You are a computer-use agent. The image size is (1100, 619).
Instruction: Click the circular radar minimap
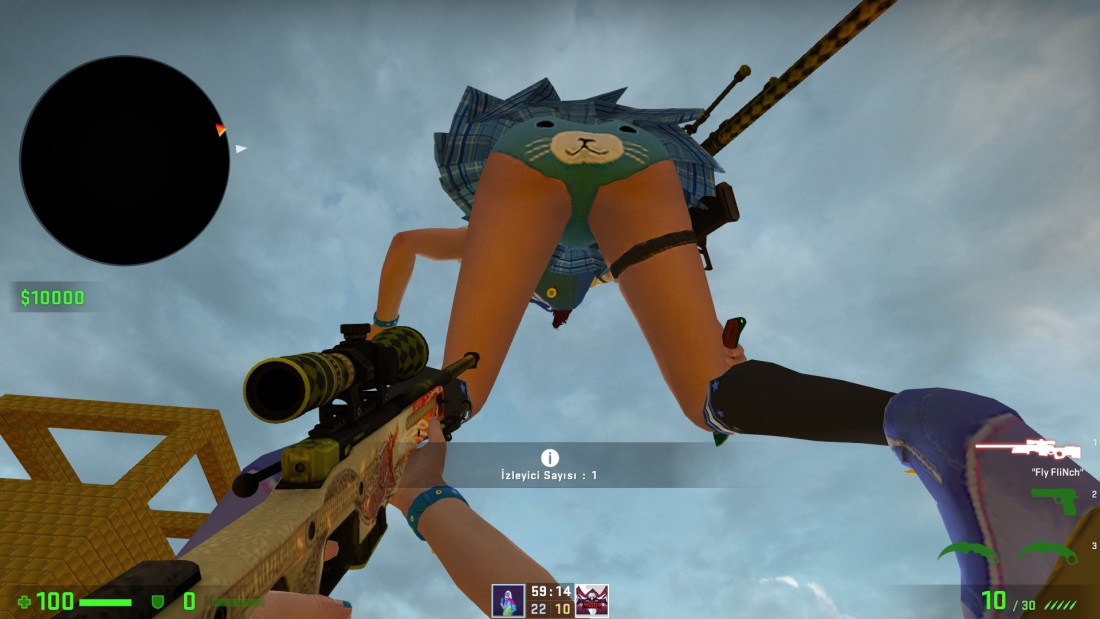(x=124, y=160)
